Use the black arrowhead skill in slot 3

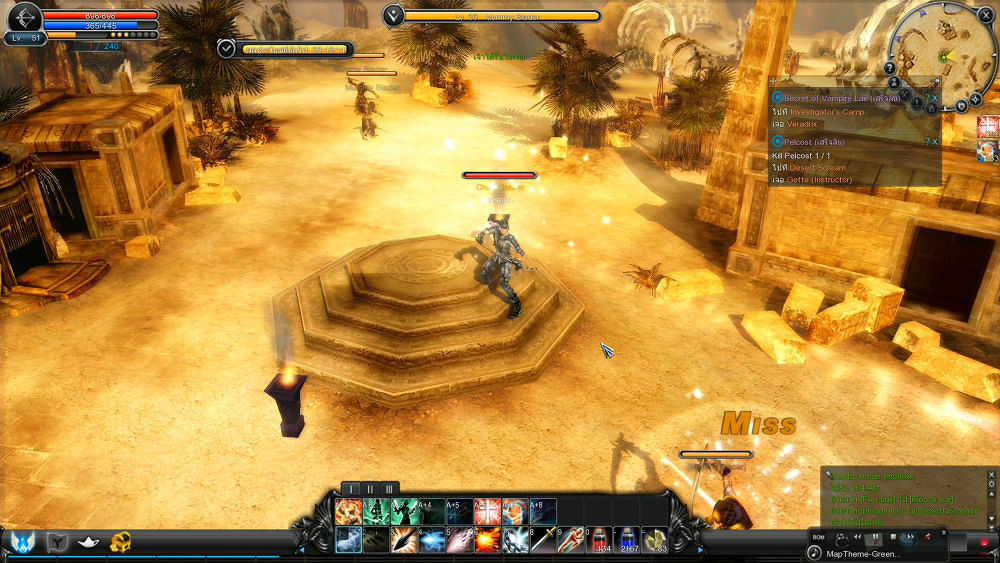pyautogui.click(x=405, y=540)
